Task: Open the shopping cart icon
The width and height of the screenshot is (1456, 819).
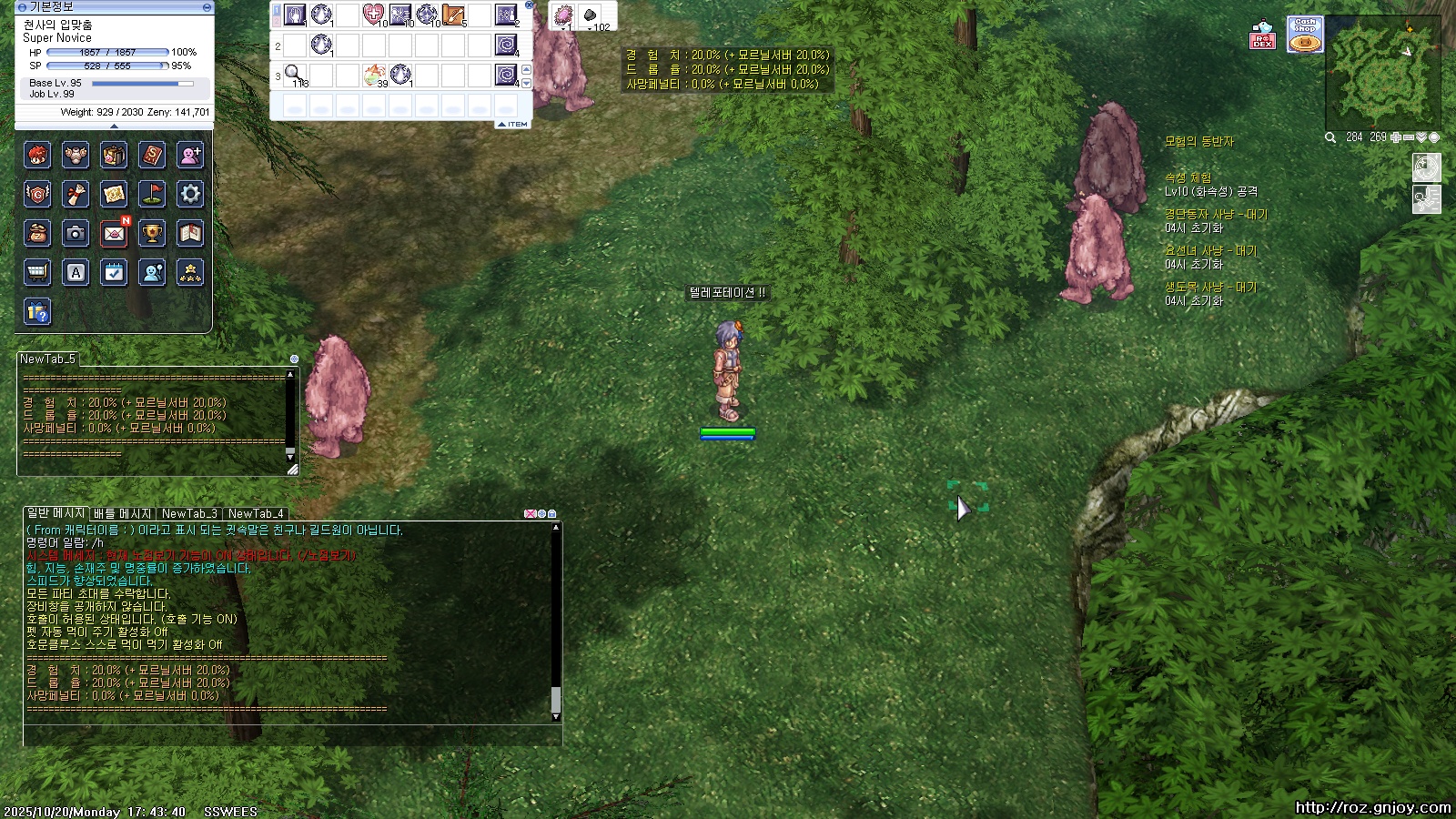Action: pyautogui.click(x=37, y=272)
